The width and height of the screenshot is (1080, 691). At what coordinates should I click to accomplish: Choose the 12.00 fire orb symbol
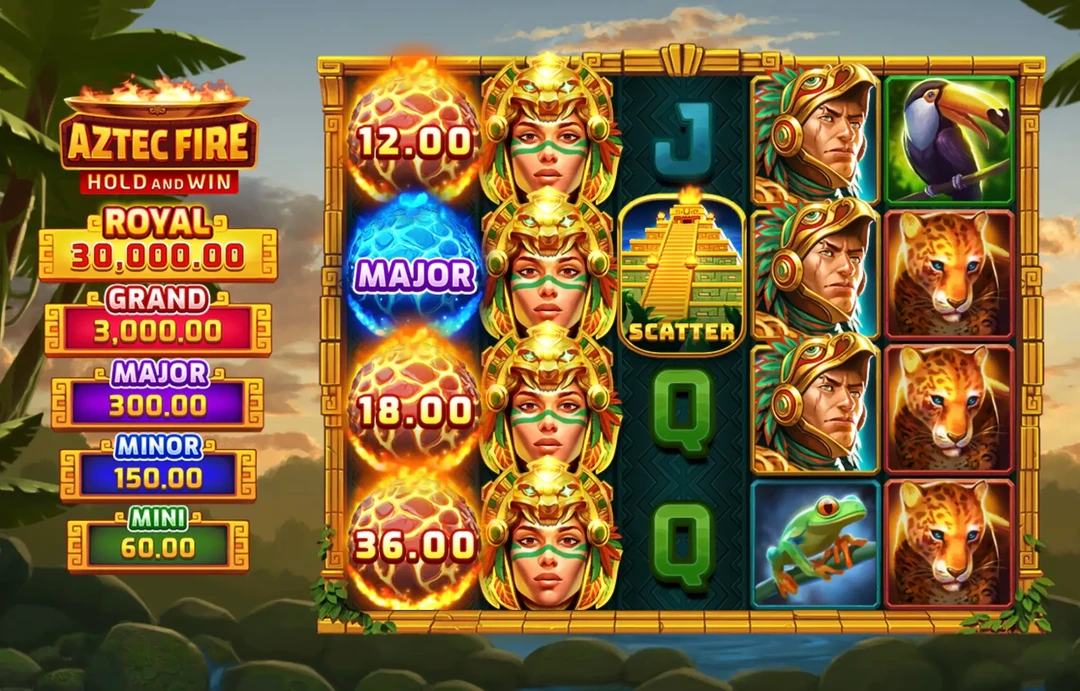pos(414,140)
